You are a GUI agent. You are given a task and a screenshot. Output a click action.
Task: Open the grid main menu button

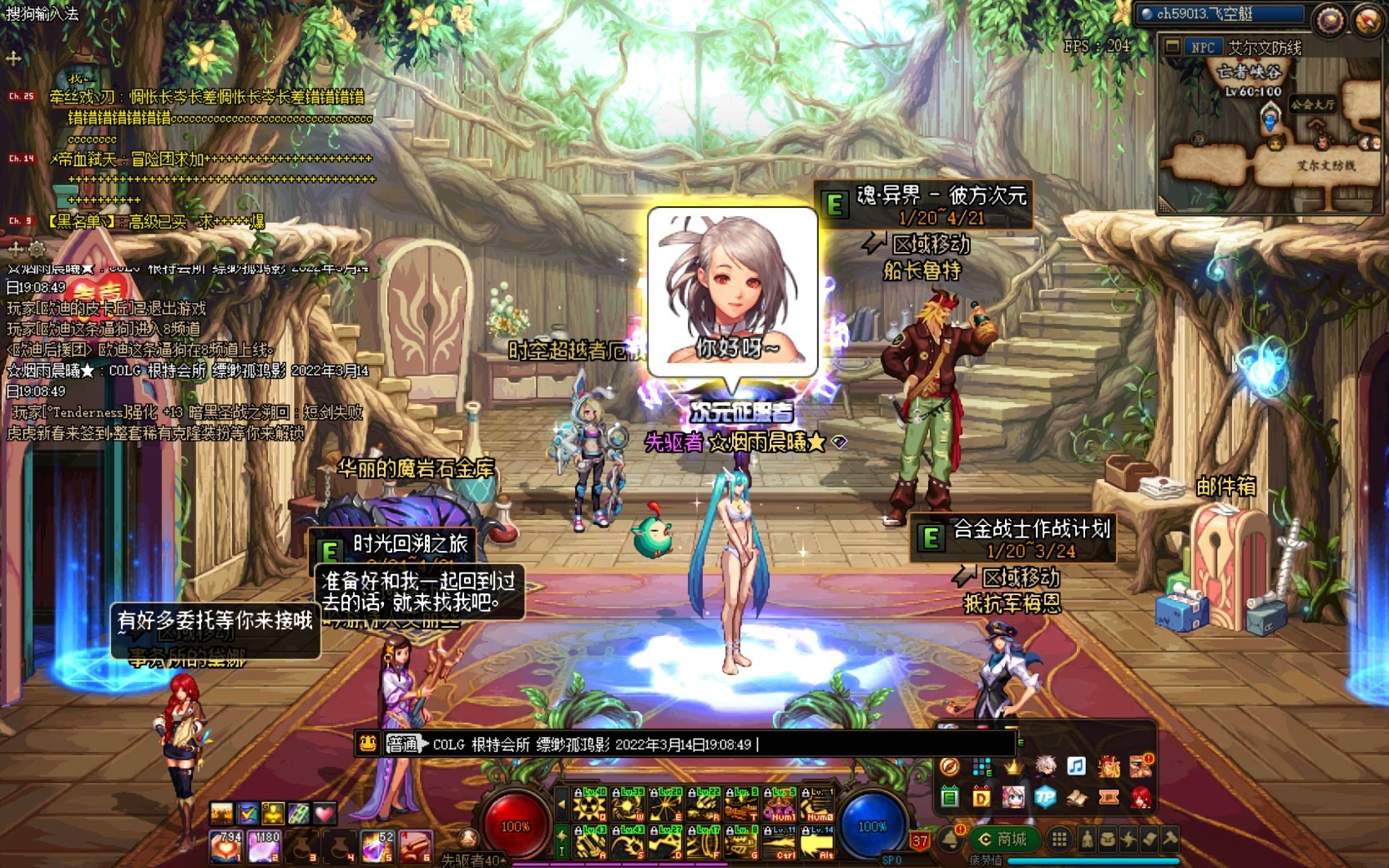click(1059, 840)
